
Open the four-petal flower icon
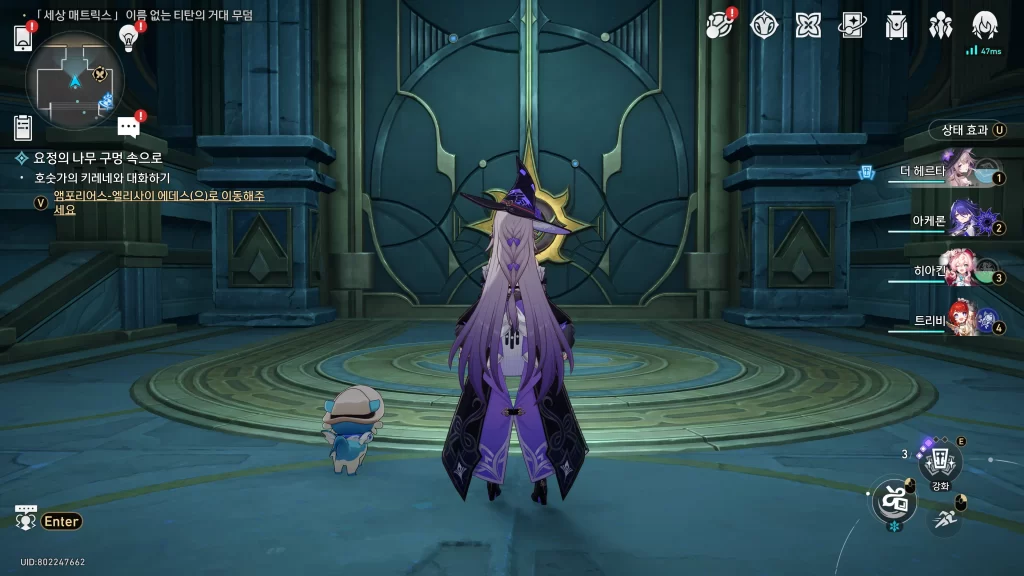(808, 25)
